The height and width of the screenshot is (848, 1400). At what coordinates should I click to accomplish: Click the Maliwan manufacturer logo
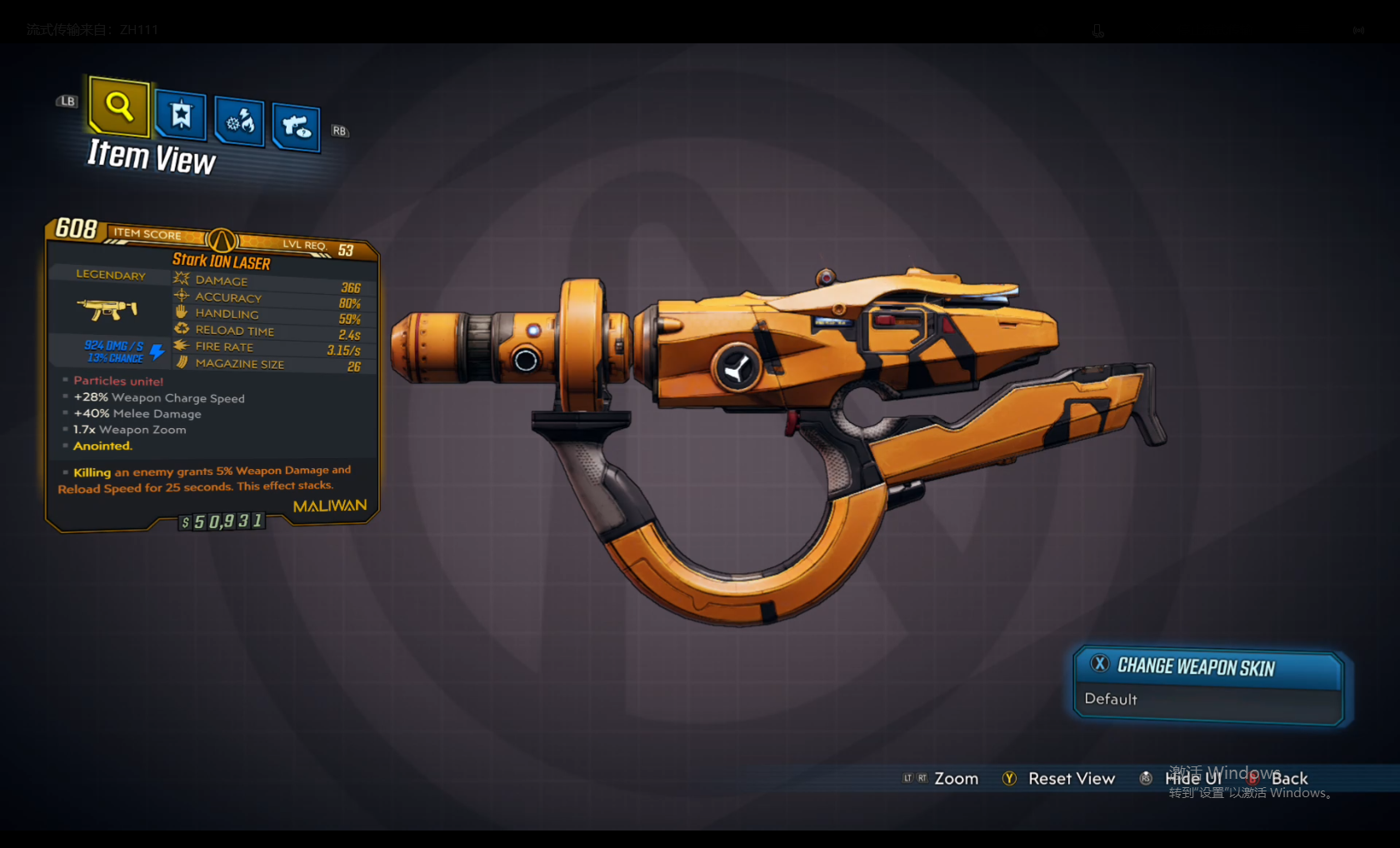(x=329, y=505)
